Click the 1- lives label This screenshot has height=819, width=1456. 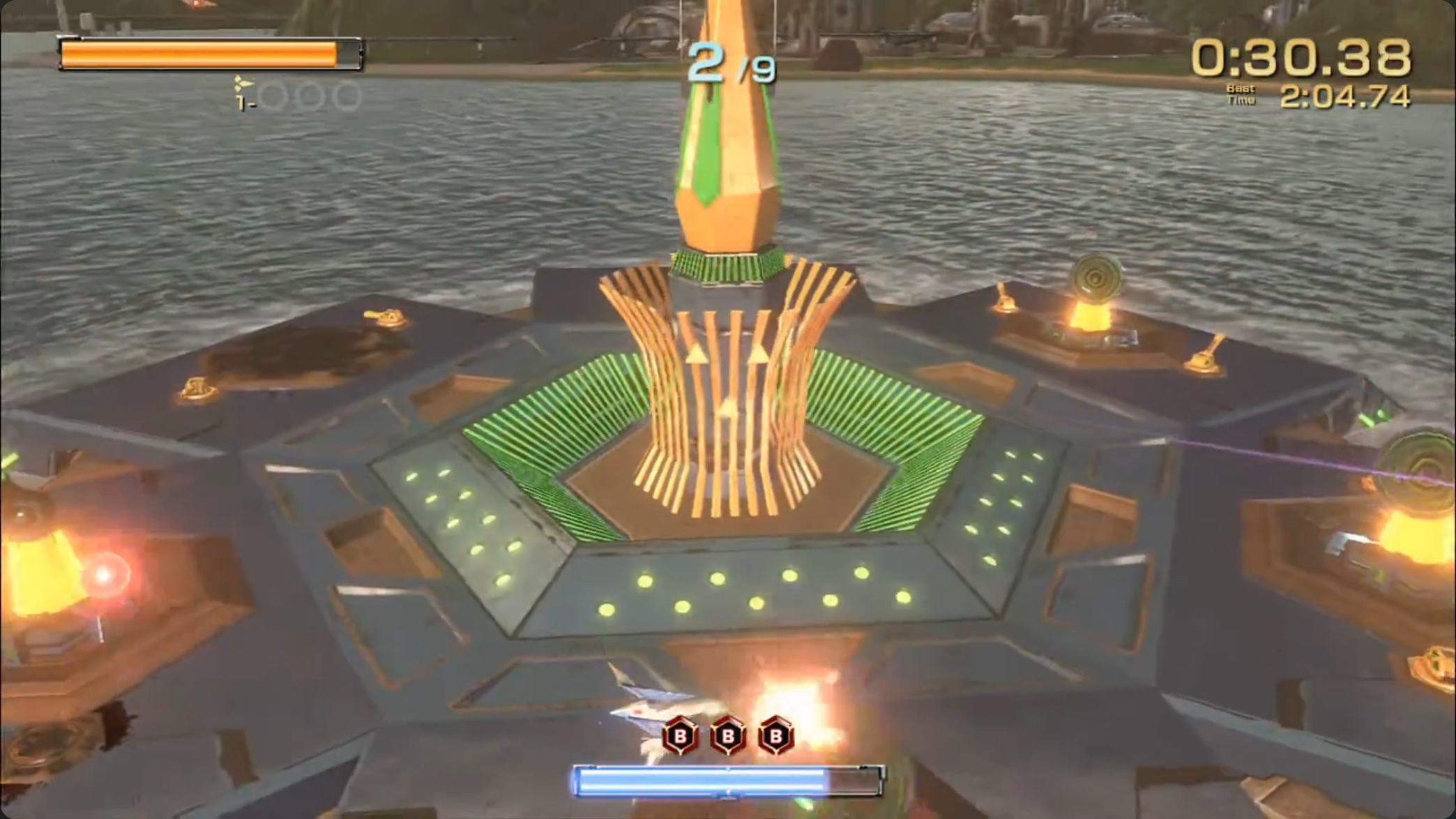click(243, 102)
